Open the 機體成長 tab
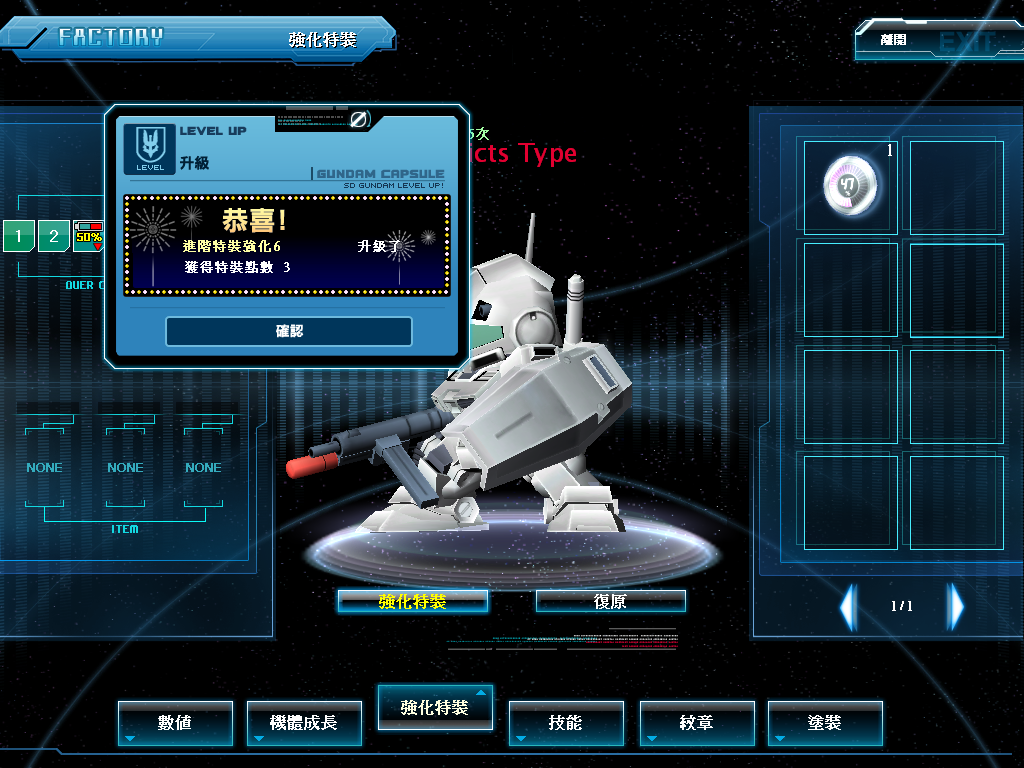The image size is (1024, 768). pyautogui.click(x=304, y=722)
